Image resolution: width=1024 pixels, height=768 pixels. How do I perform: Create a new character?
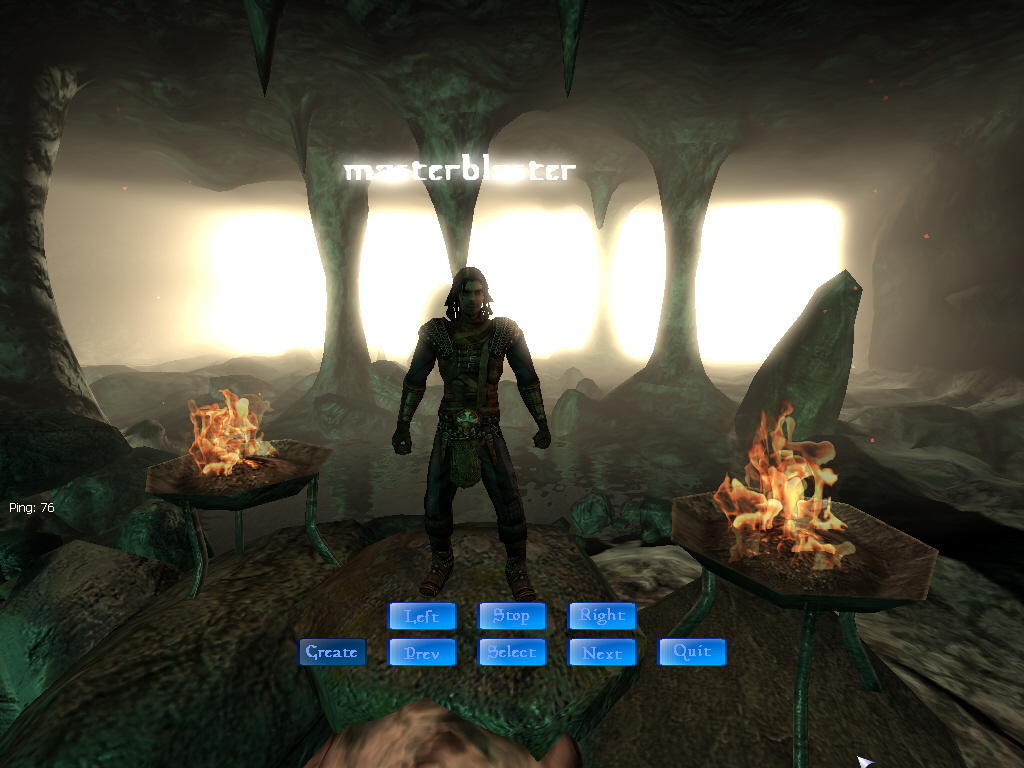(x=332, y=652)
